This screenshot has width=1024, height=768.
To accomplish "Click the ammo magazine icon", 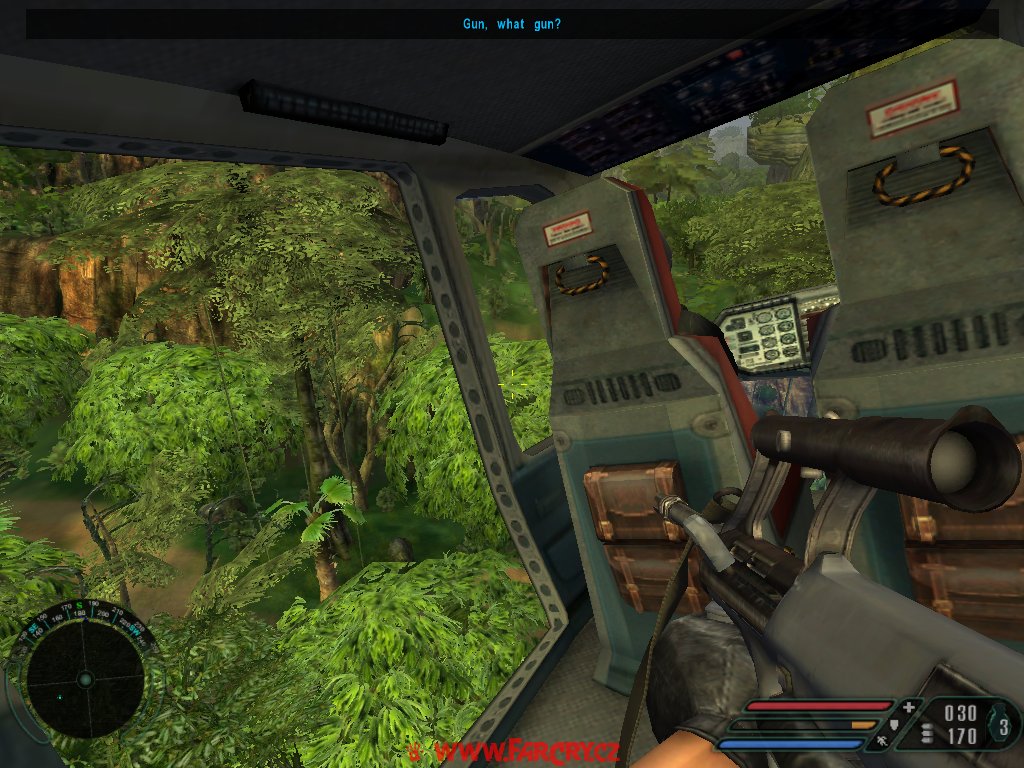I will tap(927, 735).
